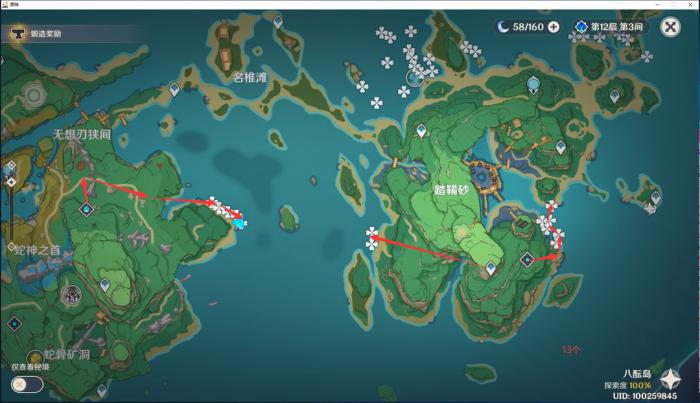
Task: Toggle the 仅查看秘境 domain-only switch
Action: coord(28,384)
